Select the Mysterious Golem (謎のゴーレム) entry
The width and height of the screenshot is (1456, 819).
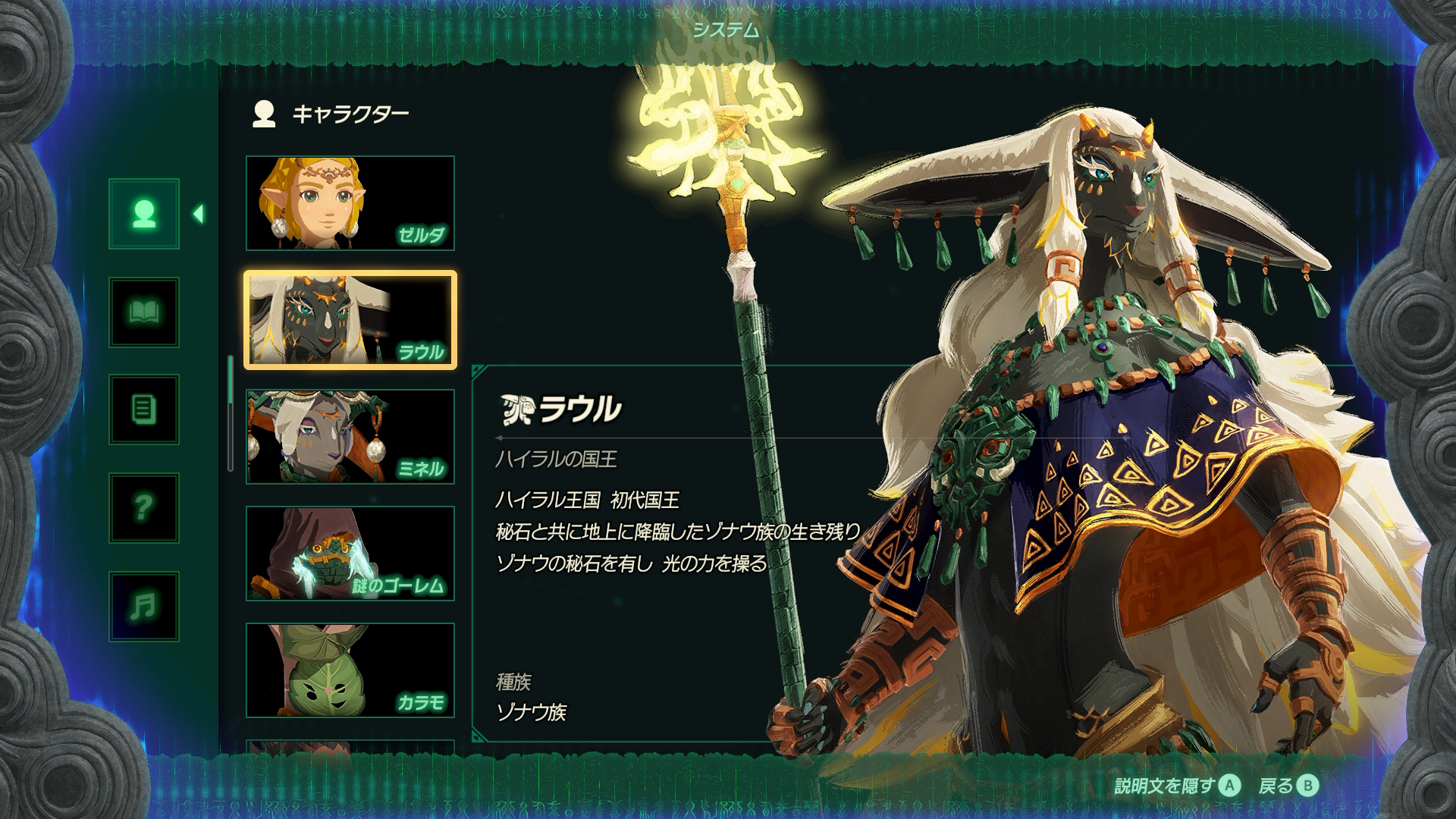pyautogui.click(x=350, y=554)
